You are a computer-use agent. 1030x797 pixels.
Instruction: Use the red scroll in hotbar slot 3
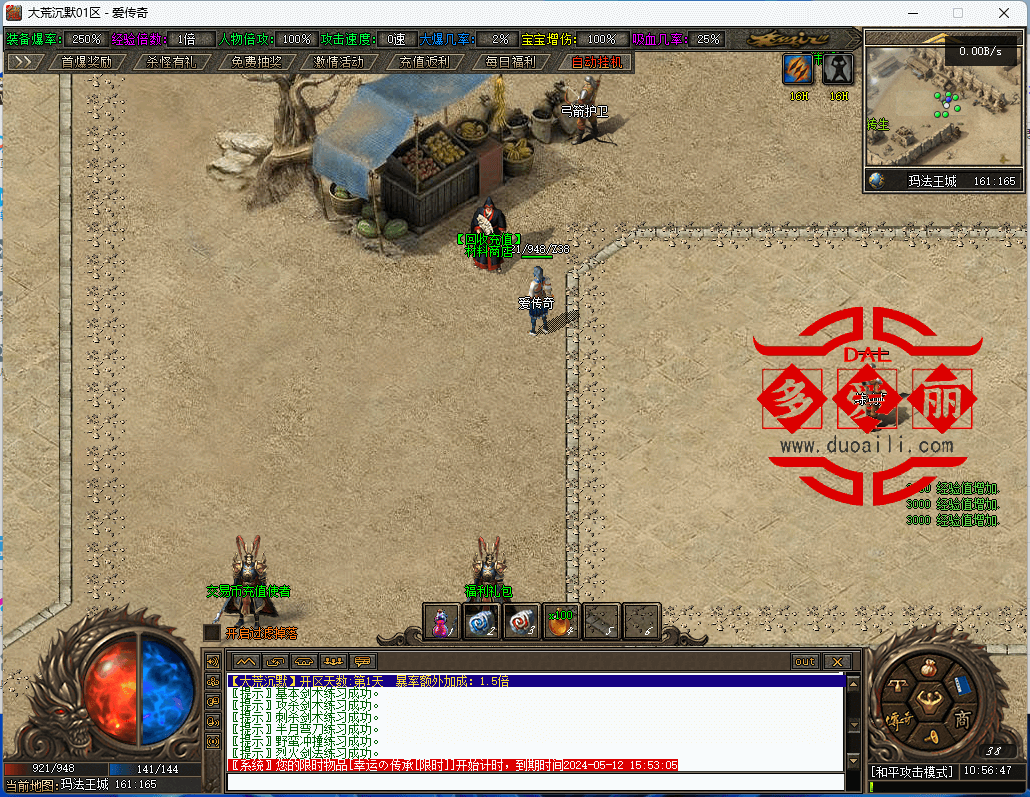coord(521,621)
